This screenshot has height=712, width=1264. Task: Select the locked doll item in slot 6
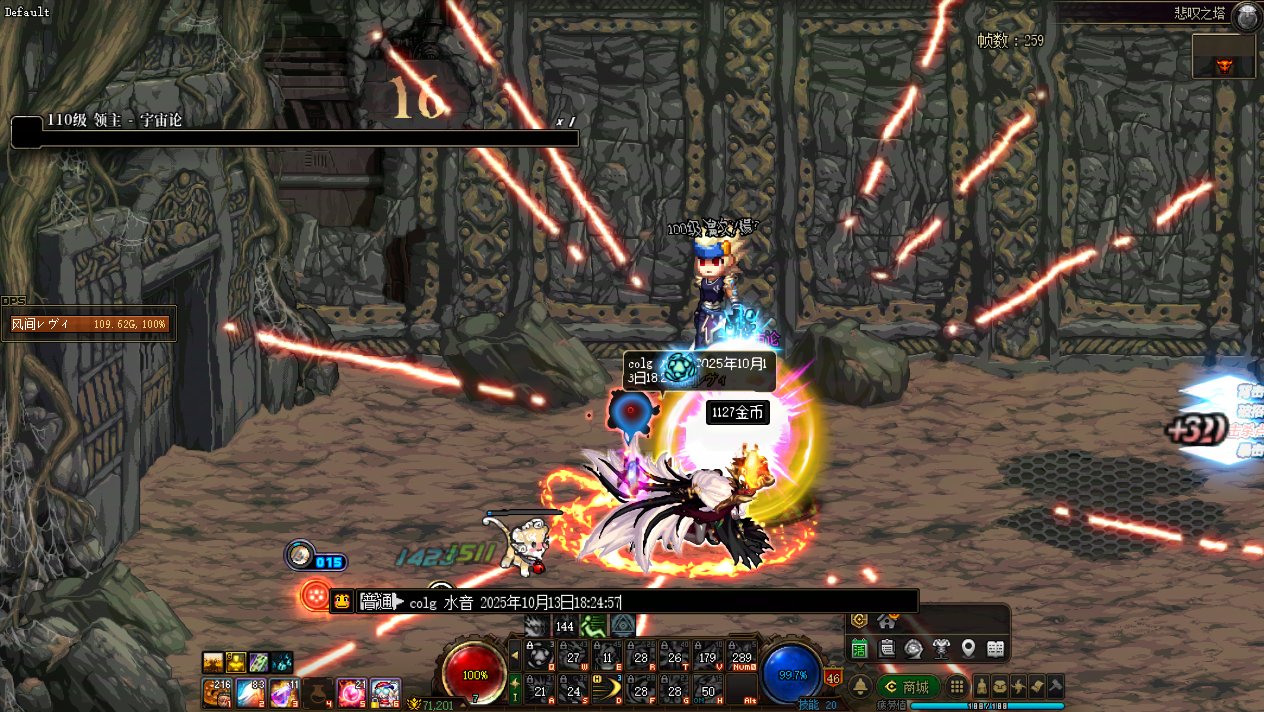(x=386, y=692)
